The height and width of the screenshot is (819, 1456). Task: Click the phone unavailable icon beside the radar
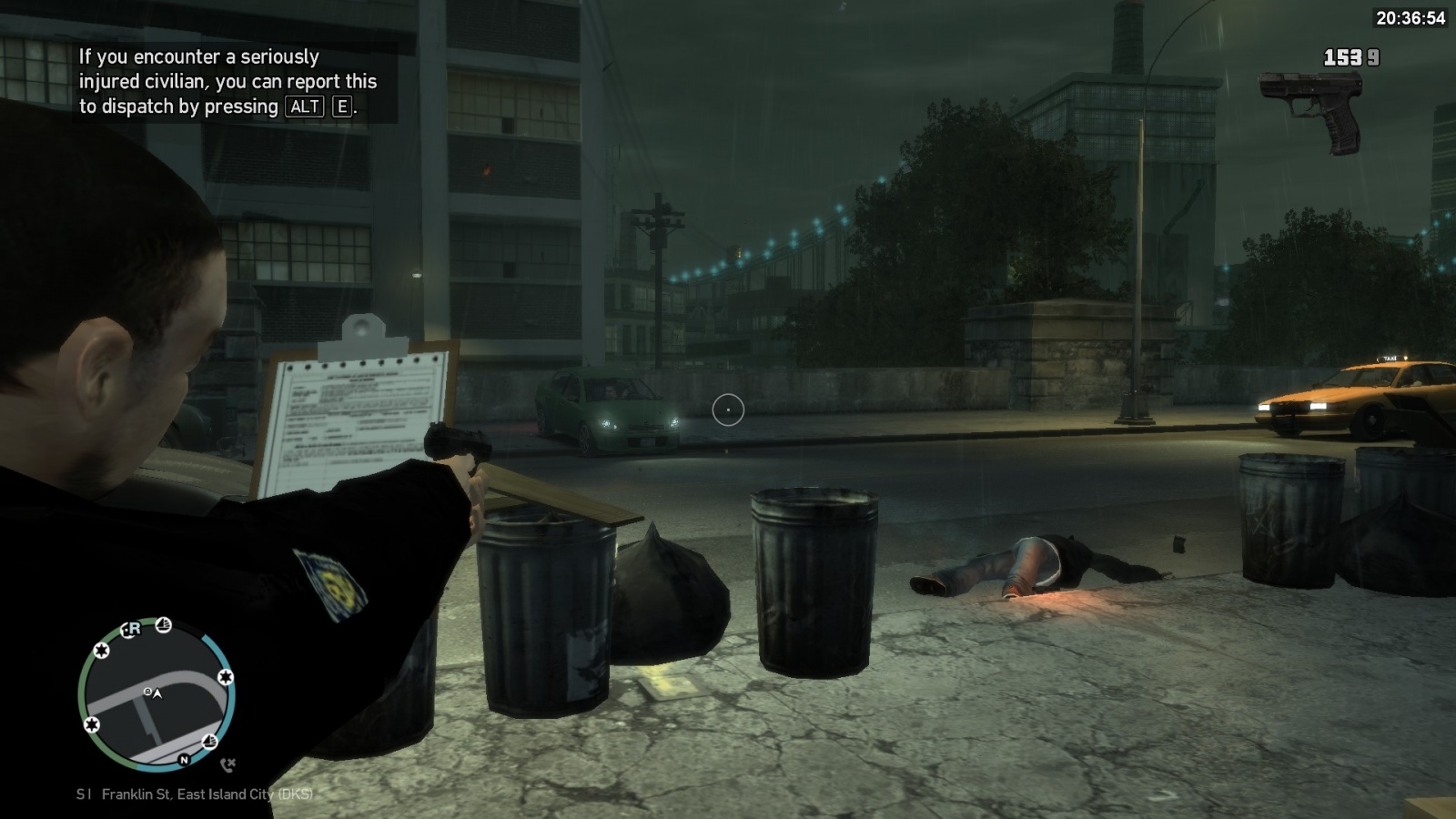pyautogui.click(x=227, y=764)
